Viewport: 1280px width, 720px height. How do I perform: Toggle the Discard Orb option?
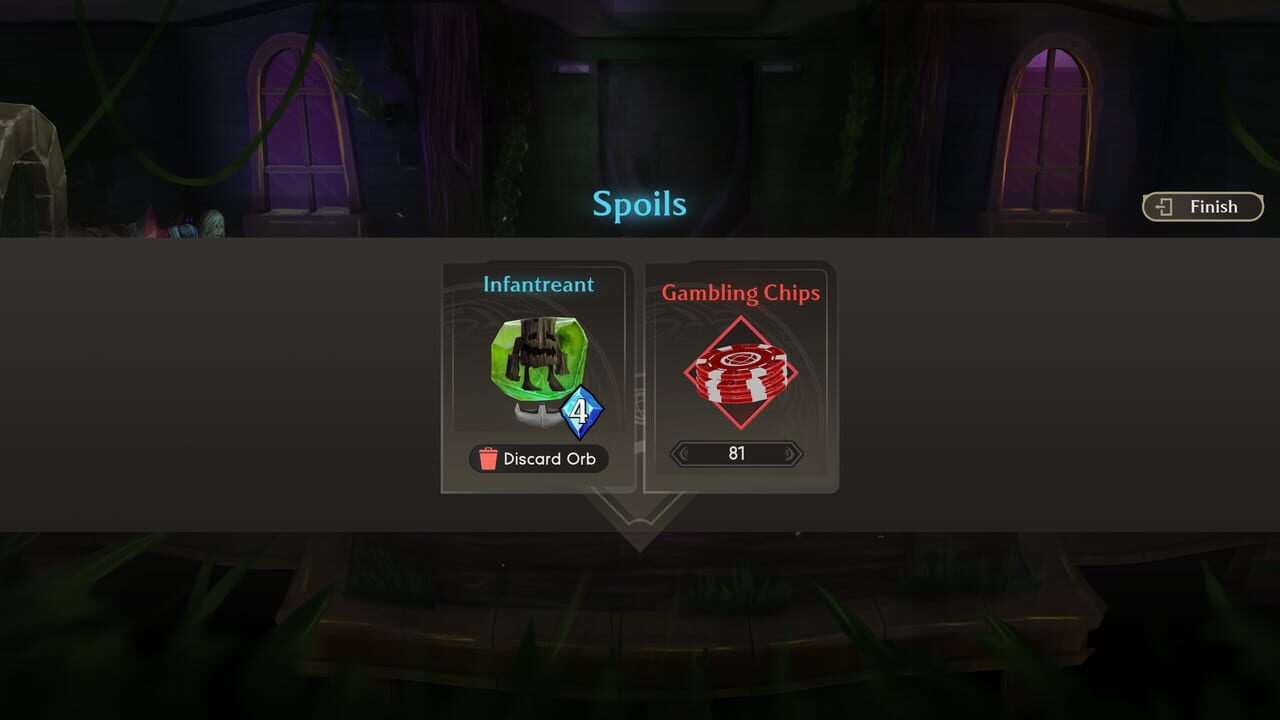tap(538, 458)
